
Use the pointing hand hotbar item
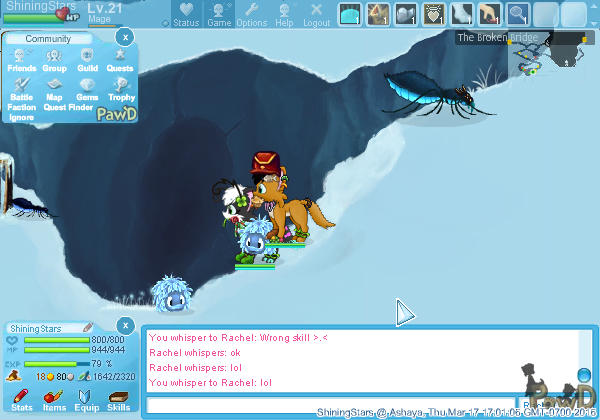pos(490,14)
